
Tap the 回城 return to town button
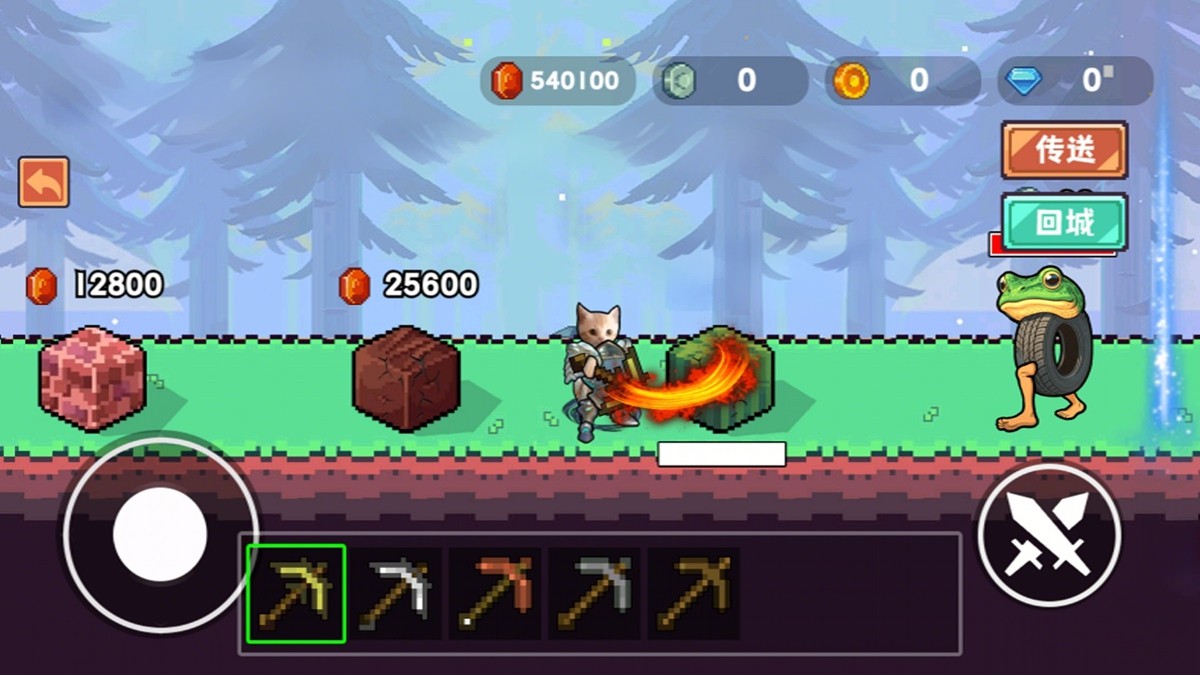point(1064,222)
